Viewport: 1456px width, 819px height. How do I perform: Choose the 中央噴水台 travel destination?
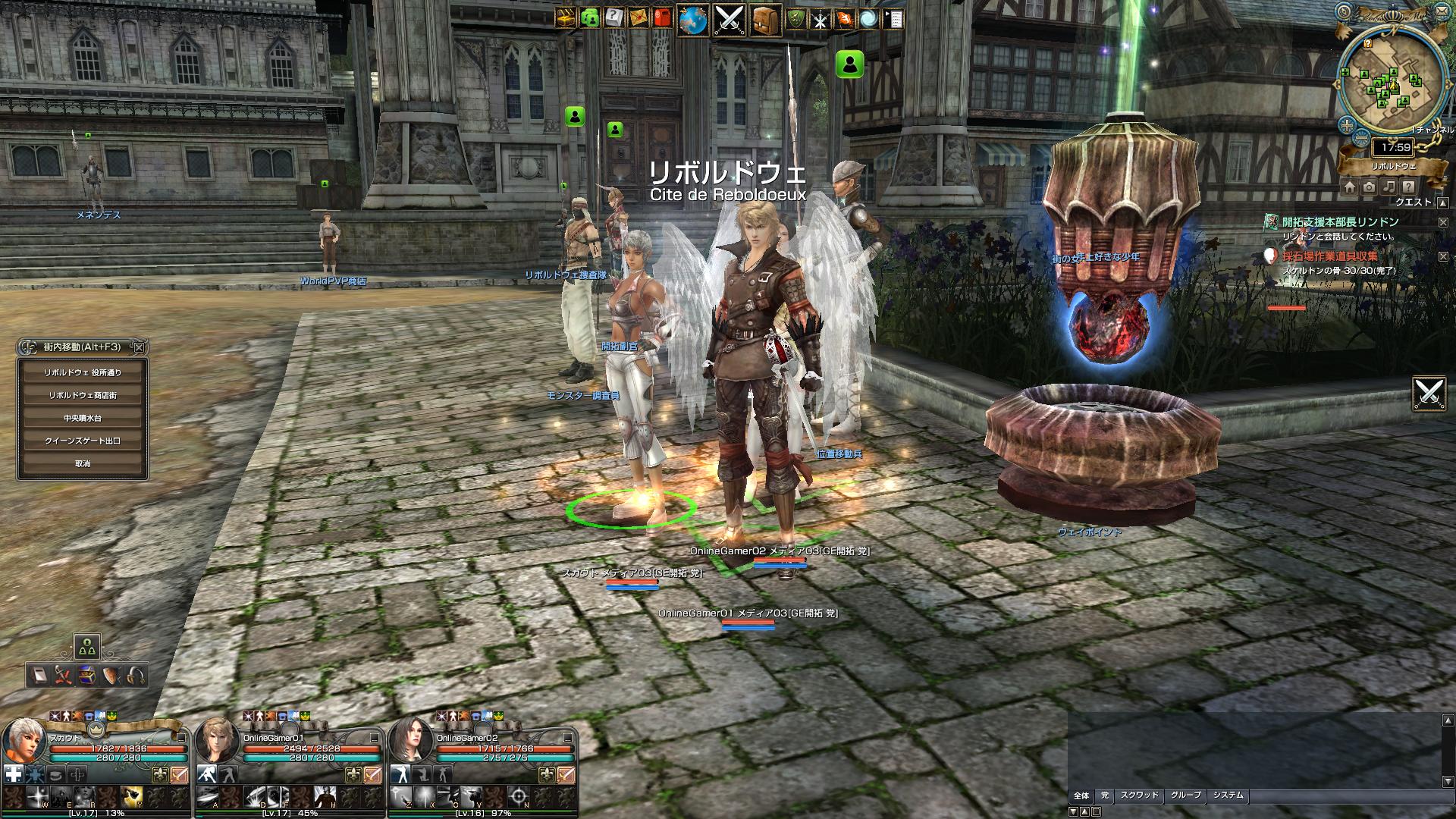click(x=83, y=418)
